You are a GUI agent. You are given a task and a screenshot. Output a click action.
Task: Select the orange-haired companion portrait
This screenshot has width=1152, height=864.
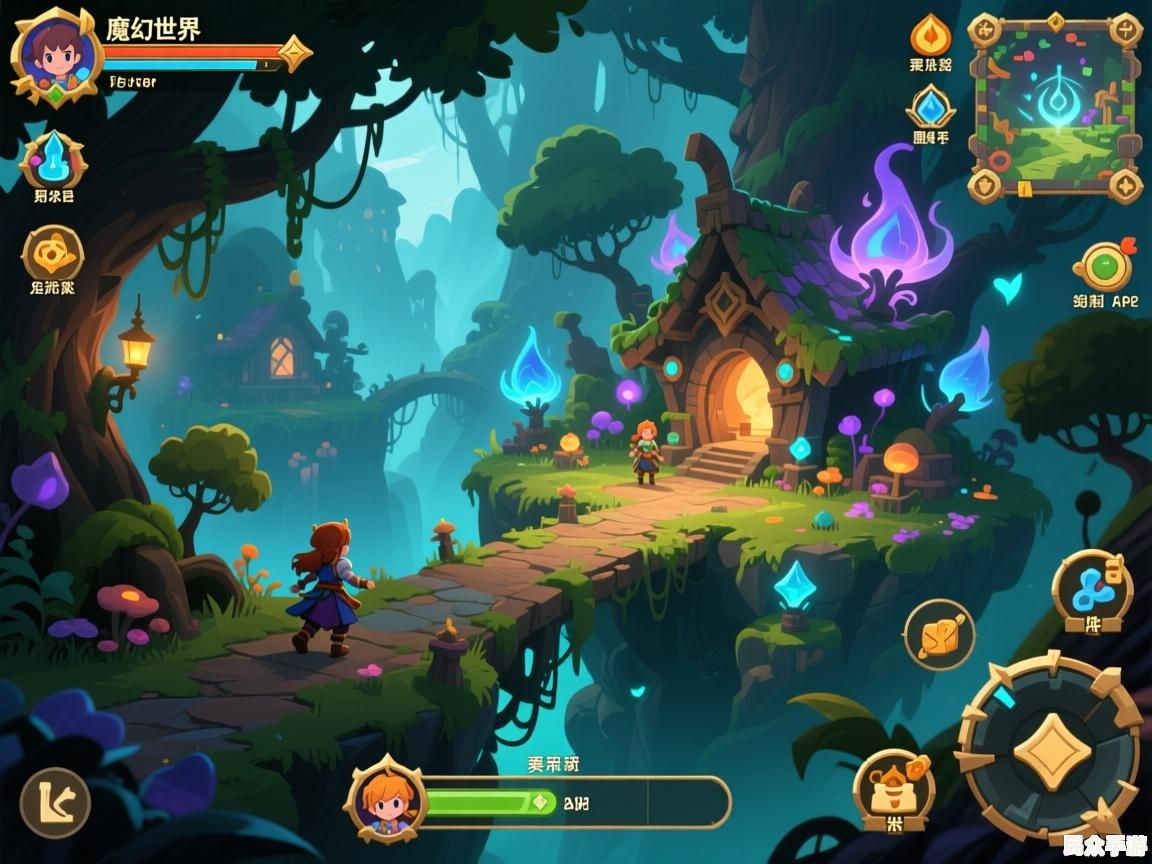point(386,800)
